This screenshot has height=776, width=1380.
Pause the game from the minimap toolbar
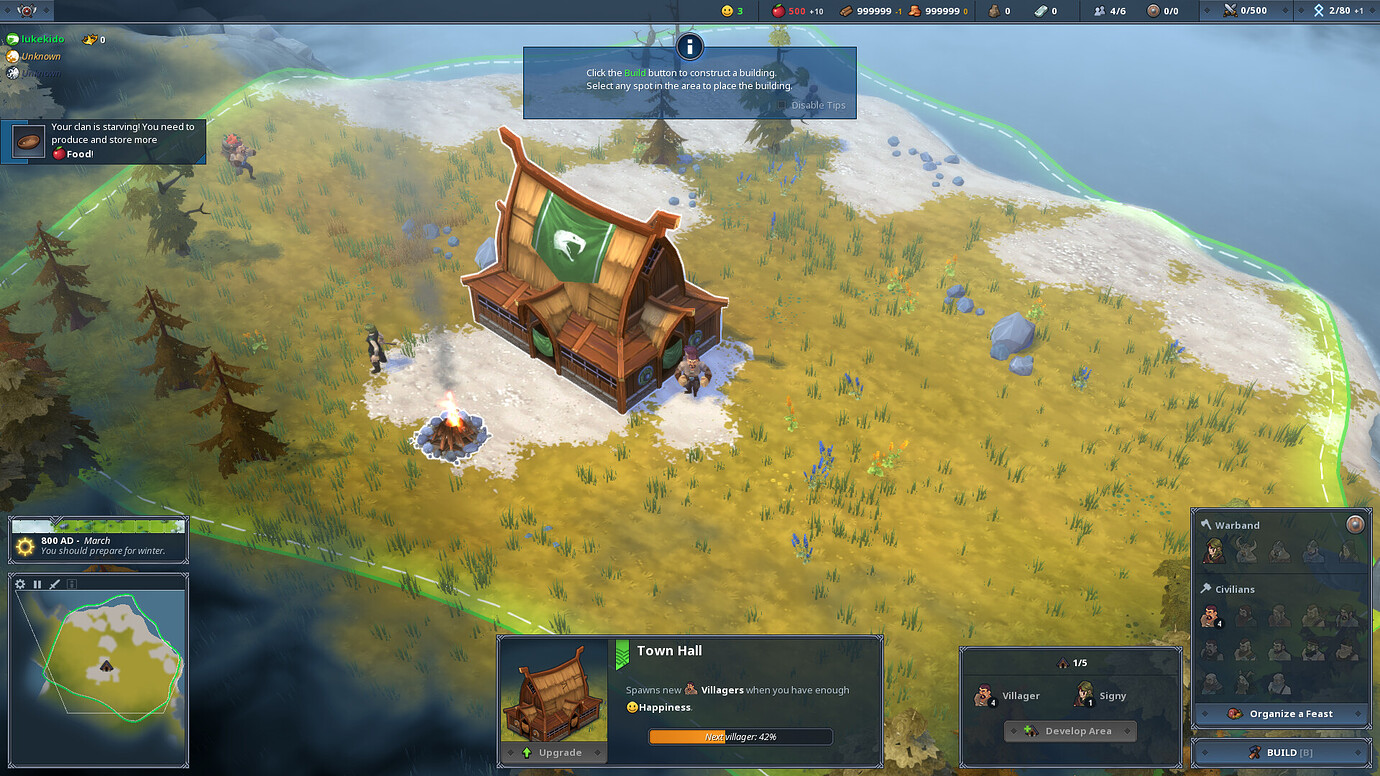(37, 584)
